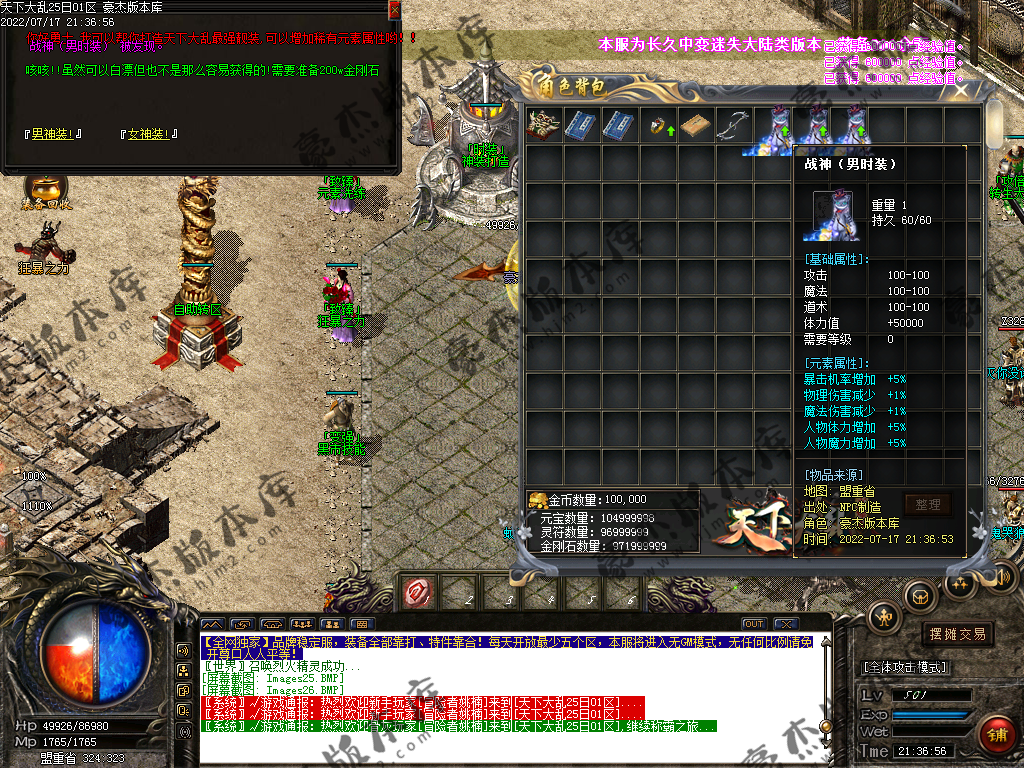1024x768 pixels.
Task: Click the OUT button above the chat box
Action: point(754,624)
